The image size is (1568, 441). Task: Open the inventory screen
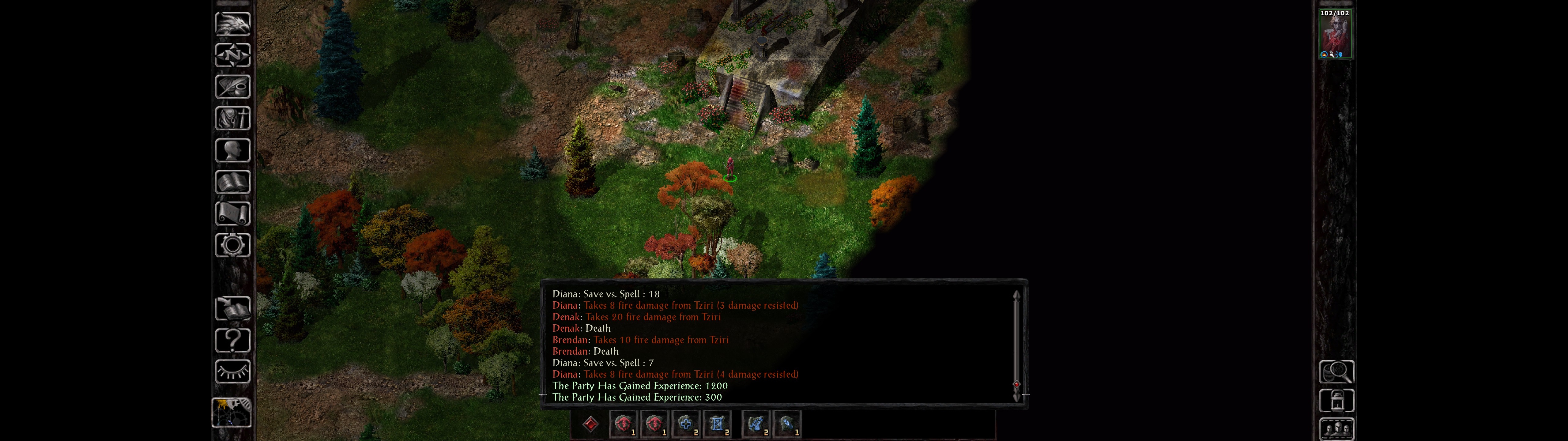(232, 118)
